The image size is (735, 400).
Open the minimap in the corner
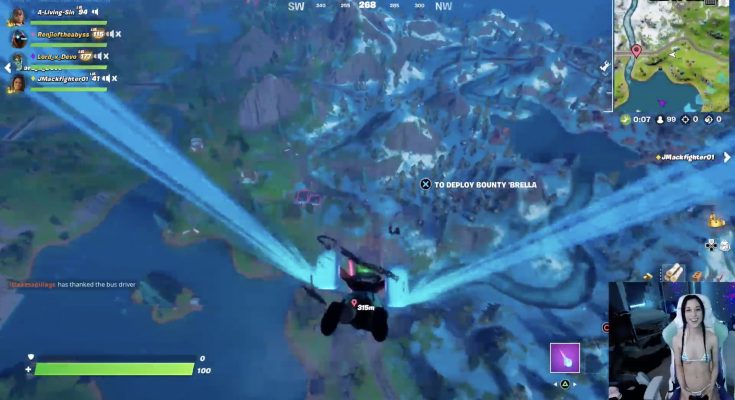click(x=671, y=54)
